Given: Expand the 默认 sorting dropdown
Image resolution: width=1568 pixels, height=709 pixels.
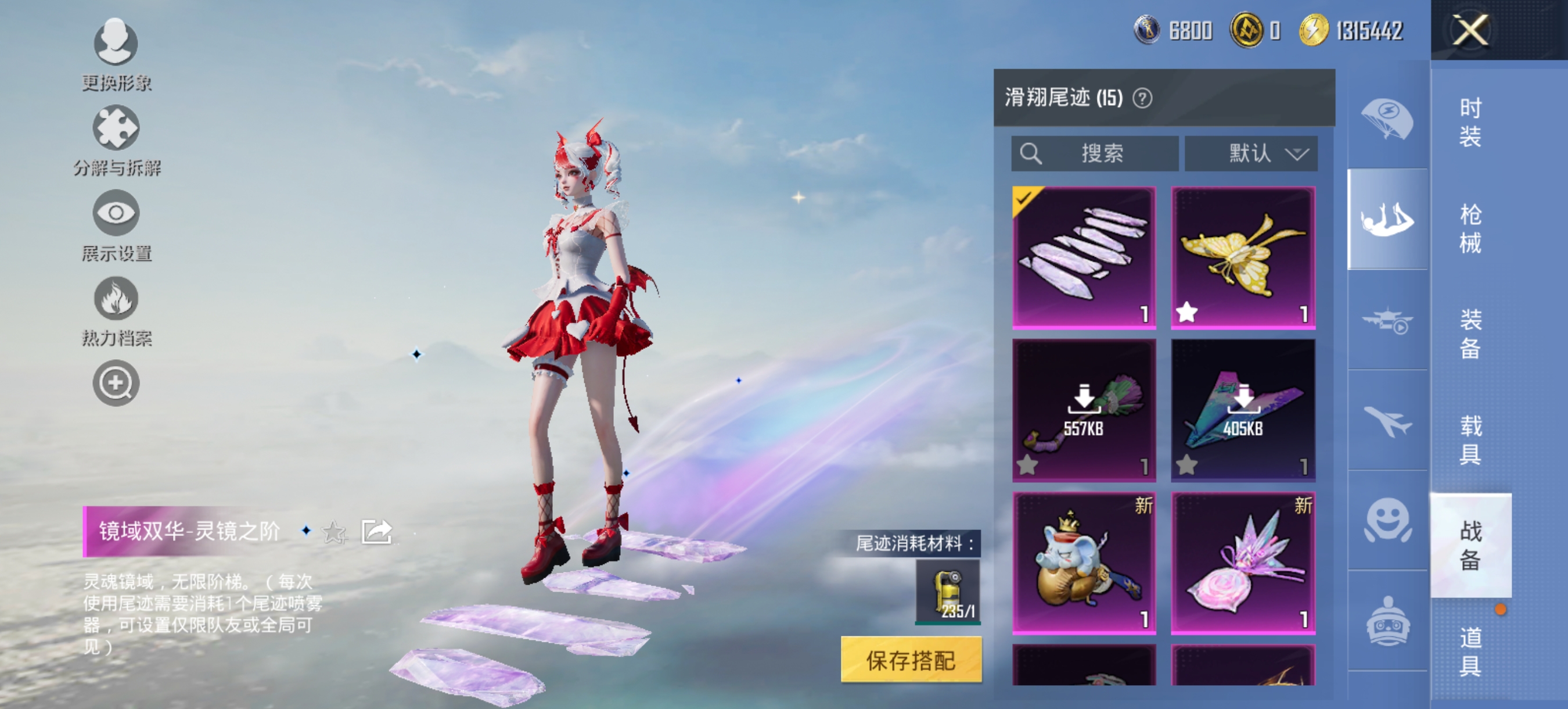Looking at the screenshot, I should 1252,153.
